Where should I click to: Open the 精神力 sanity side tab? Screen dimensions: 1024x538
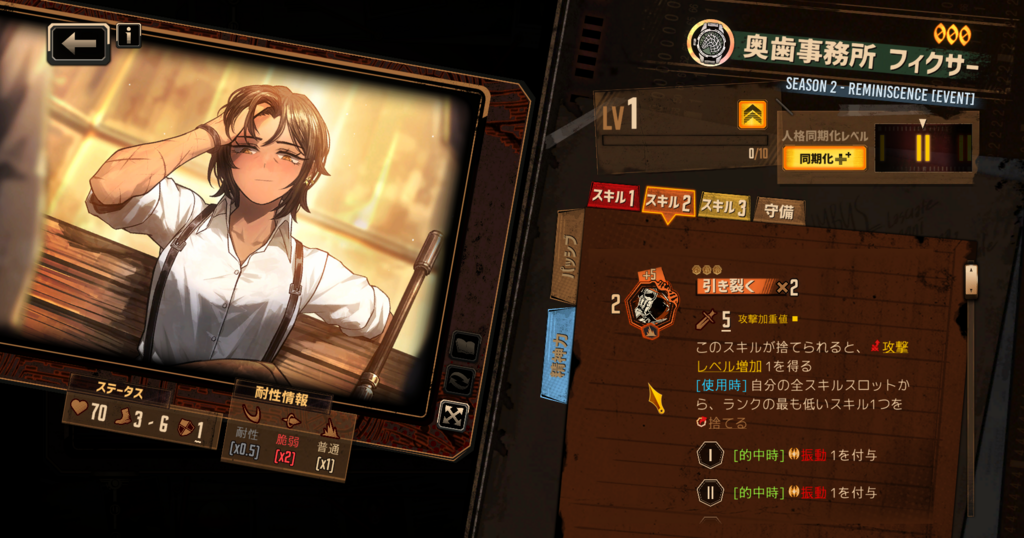(x=558, y=354)
